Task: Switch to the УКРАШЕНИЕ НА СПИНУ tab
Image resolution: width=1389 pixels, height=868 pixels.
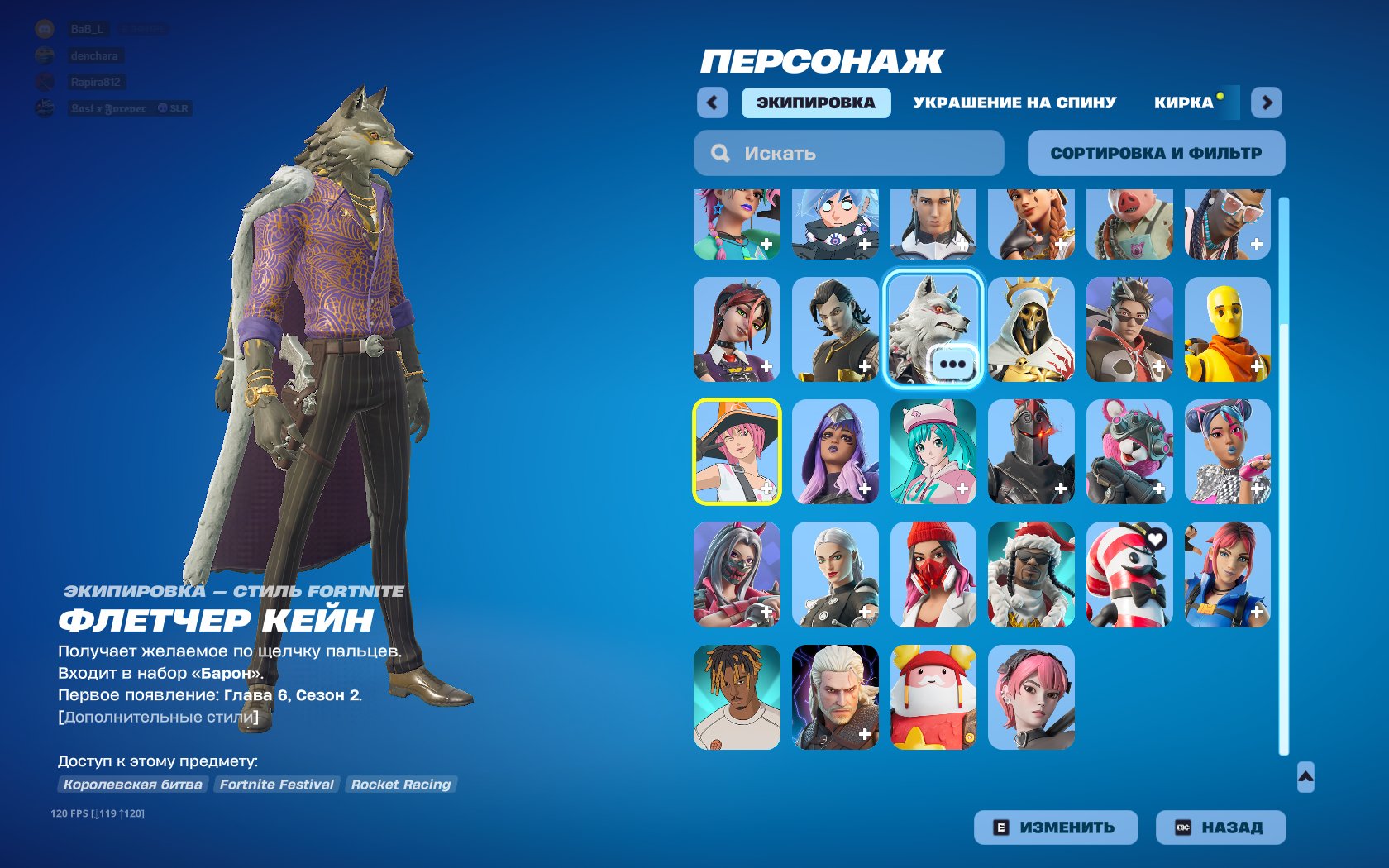Action: coord(1013,103)
